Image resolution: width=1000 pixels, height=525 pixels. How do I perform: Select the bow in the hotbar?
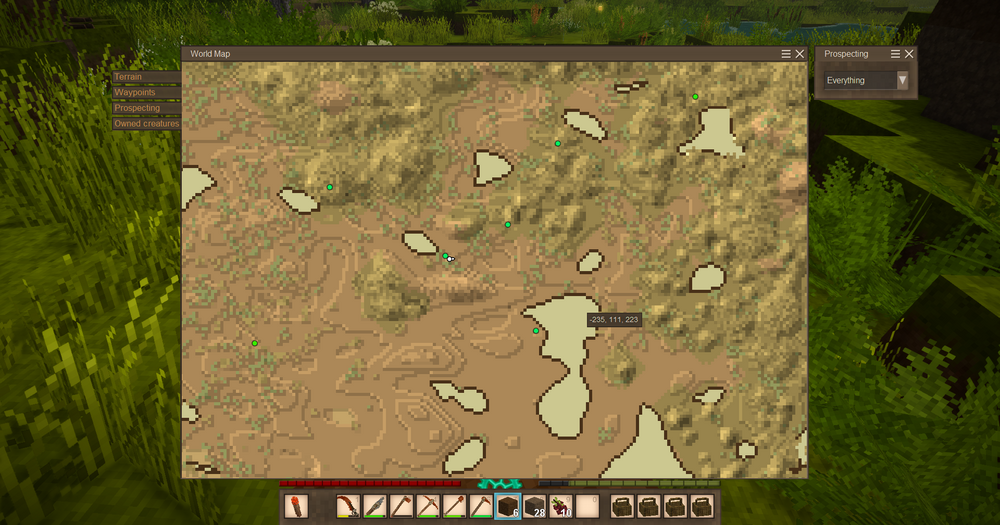(x=348, y=506)
